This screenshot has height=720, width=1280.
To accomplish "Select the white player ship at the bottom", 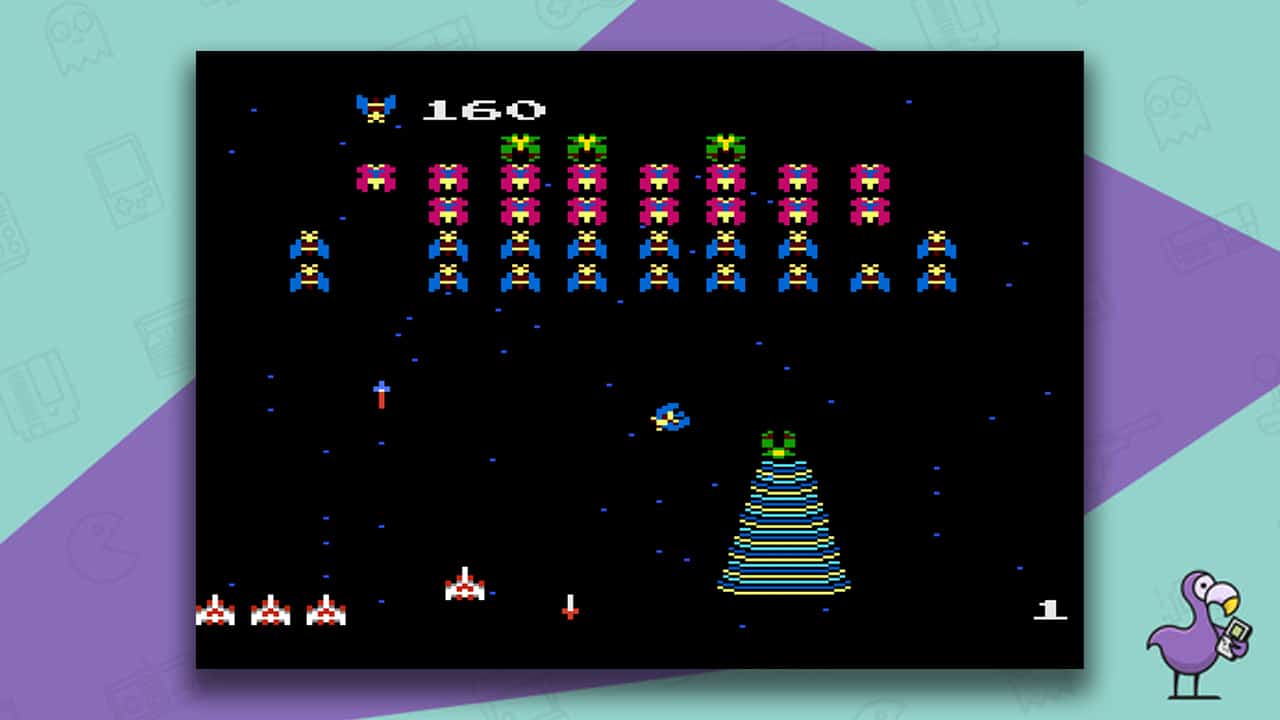I will (465, 585).
